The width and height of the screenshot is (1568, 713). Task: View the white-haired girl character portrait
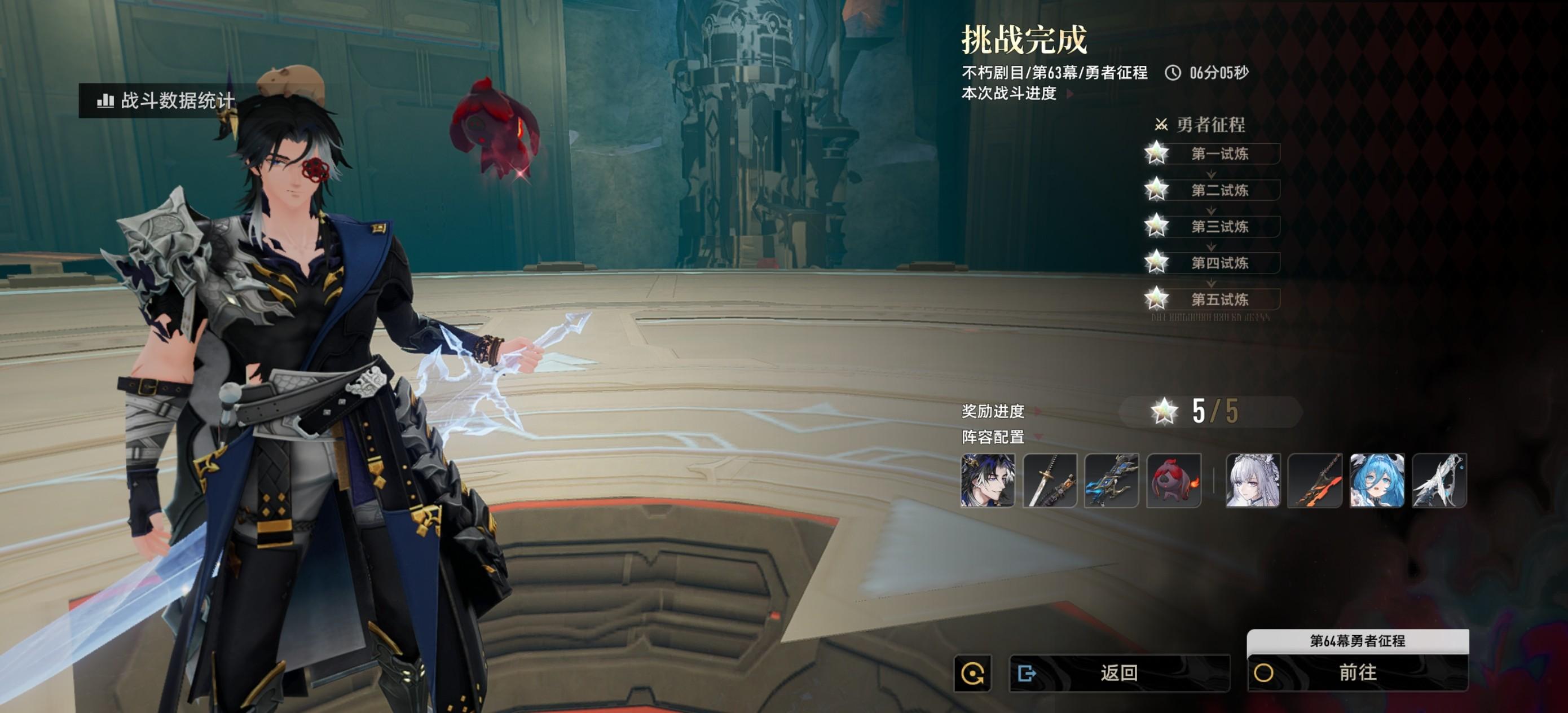point(1253,481)
